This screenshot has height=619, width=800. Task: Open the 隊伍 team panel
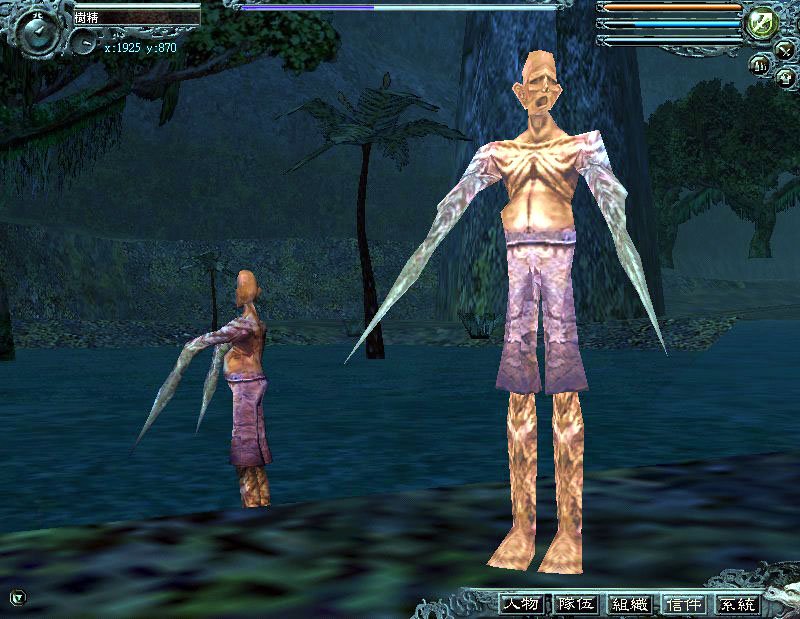pyautogui.click(x=577, y=604)
